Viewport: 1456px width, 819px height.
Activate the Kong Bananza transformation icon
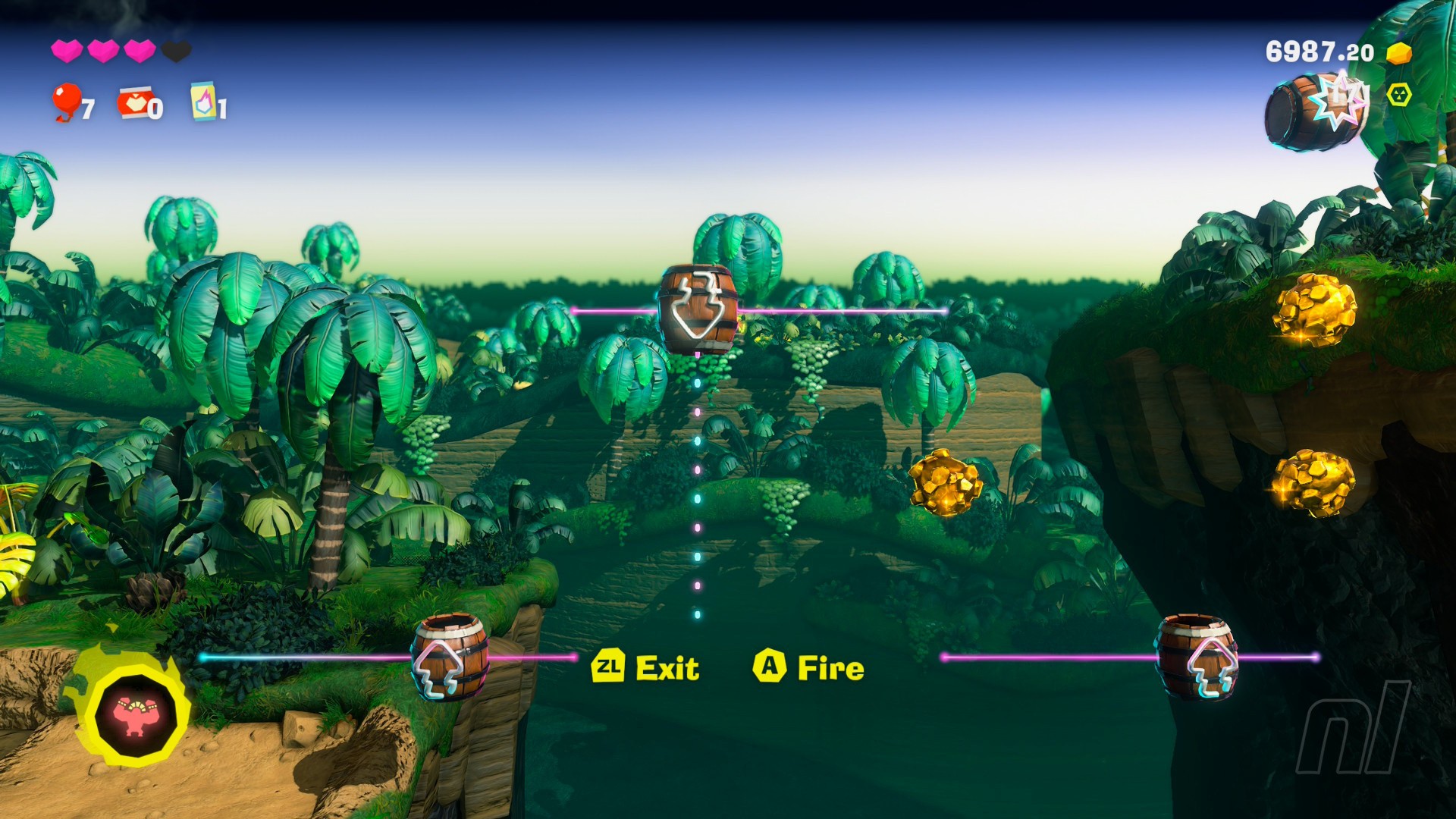[x=135, y=714]
